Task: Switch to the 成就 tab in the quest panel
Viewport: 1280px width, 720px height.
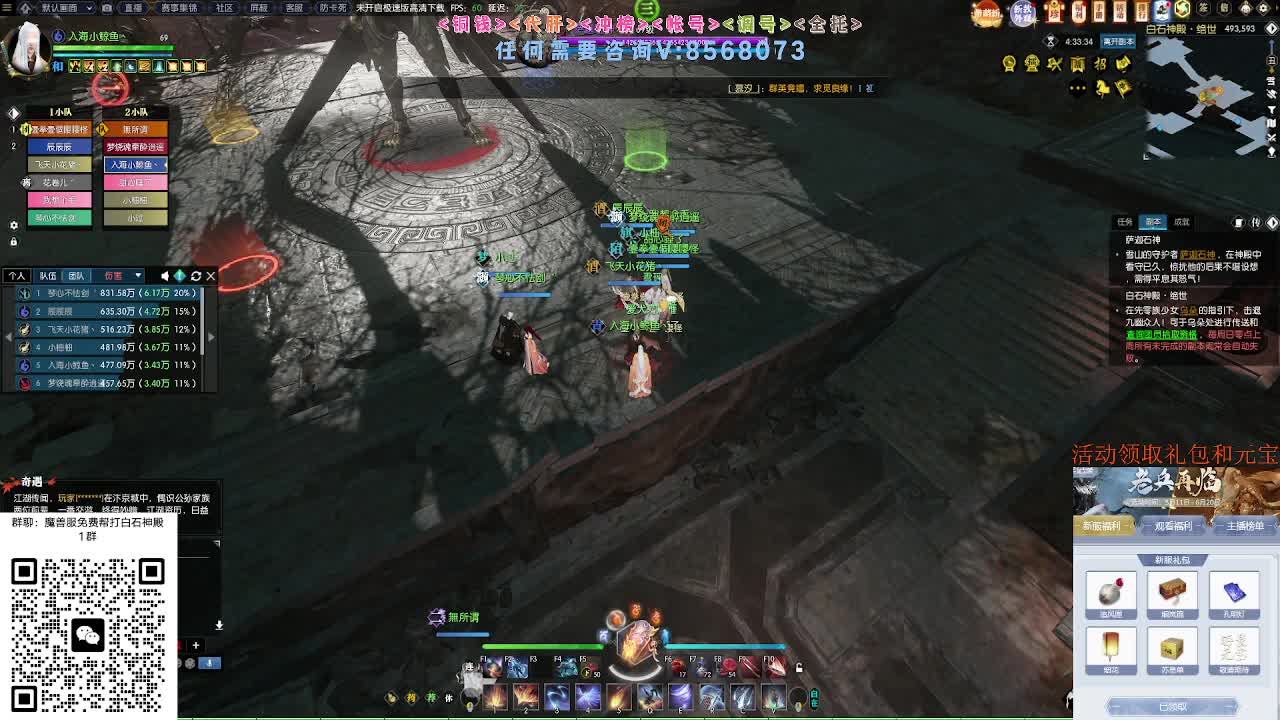Action: pyautogui.click(x=1181, y=223)
